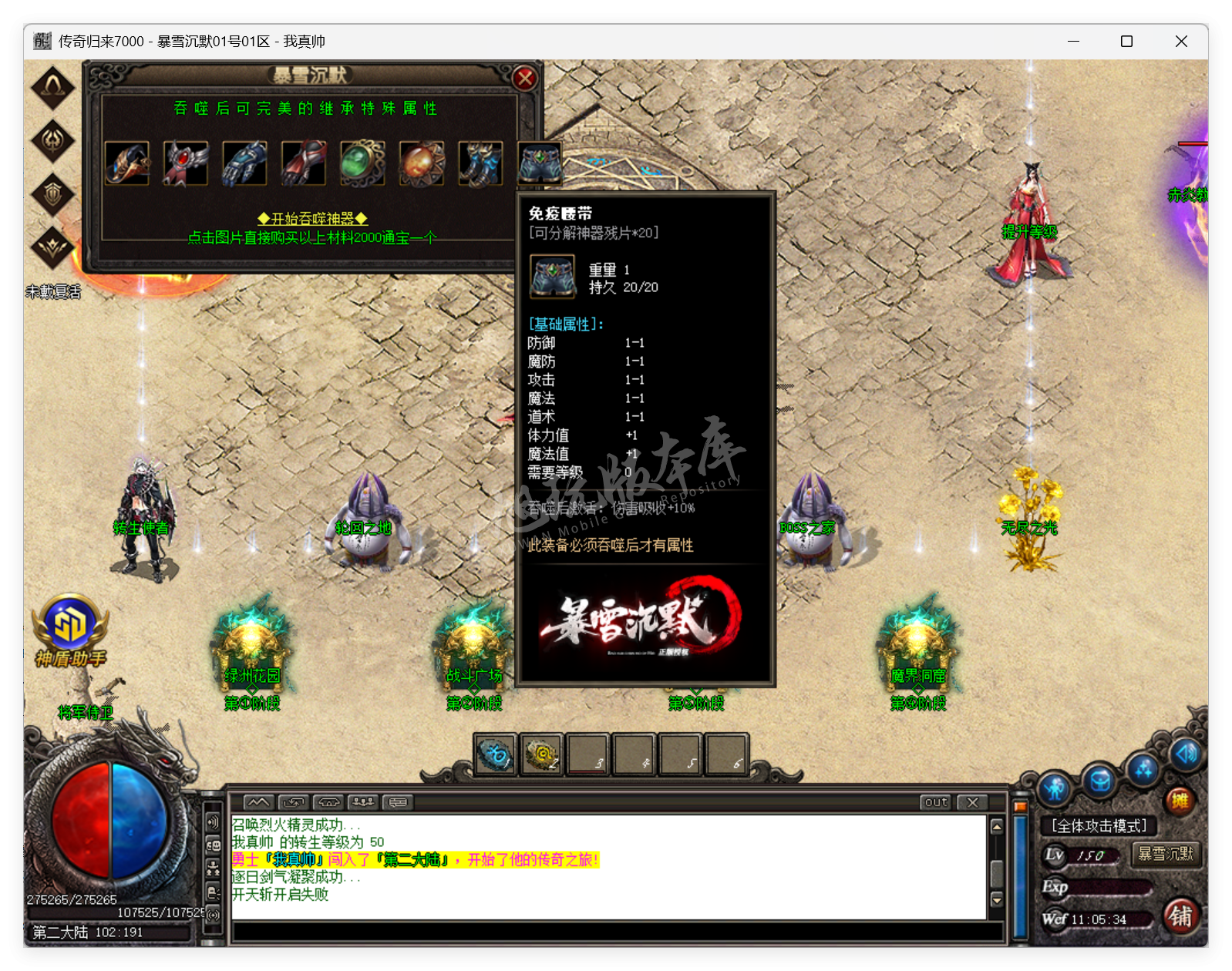1232x971 pixels.
Task: Click the mountain icon in chat toolbar
Action: point(259,801)
